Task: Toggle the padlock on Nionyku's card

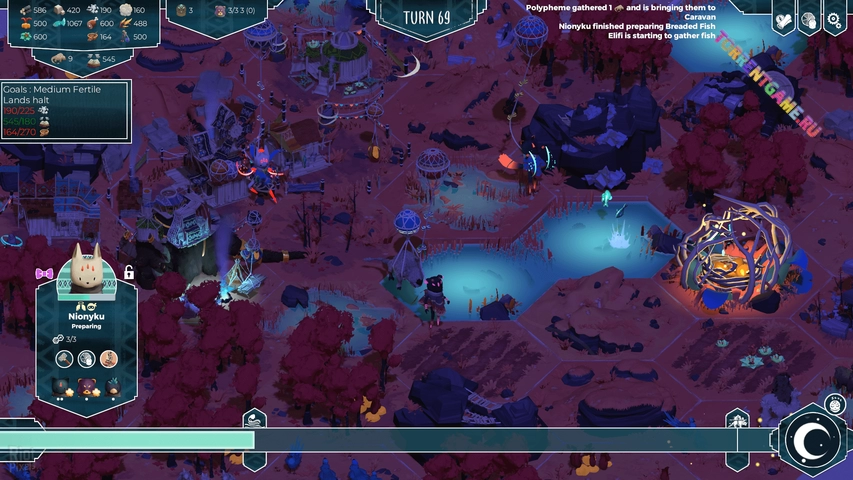Action: click(129, 272)
